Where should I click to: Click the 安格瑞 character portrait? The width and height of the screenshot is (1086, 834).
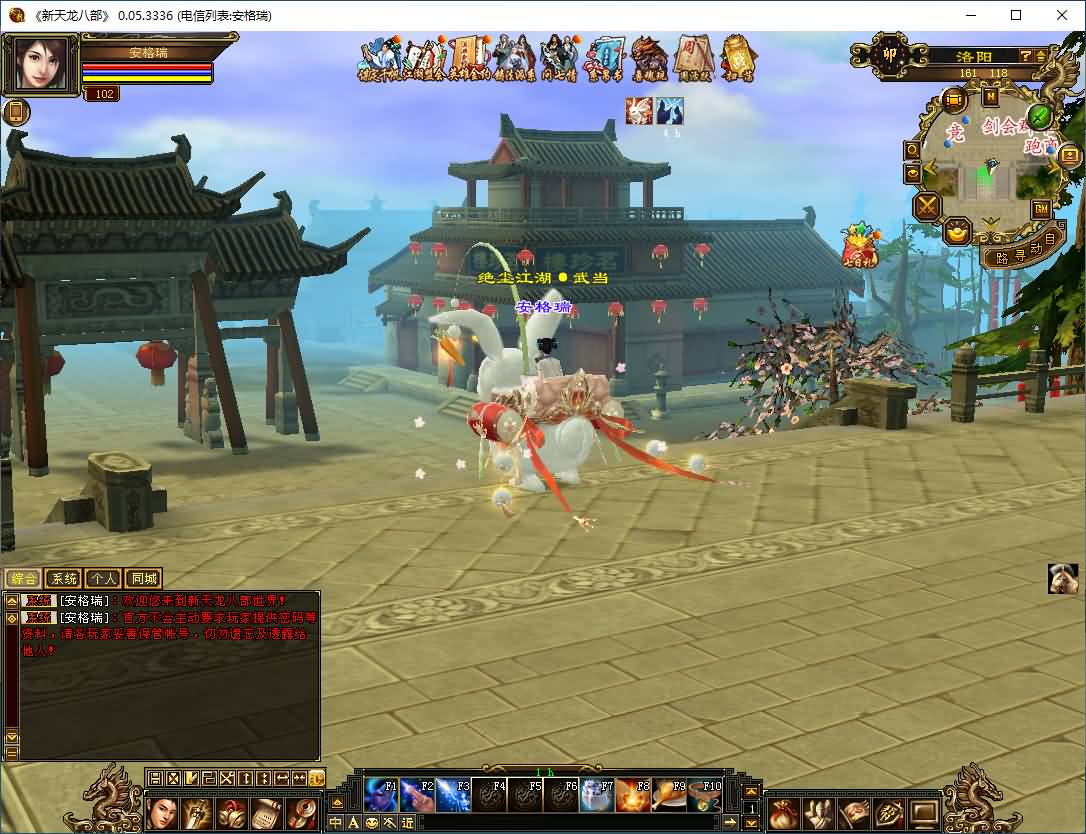41,65
